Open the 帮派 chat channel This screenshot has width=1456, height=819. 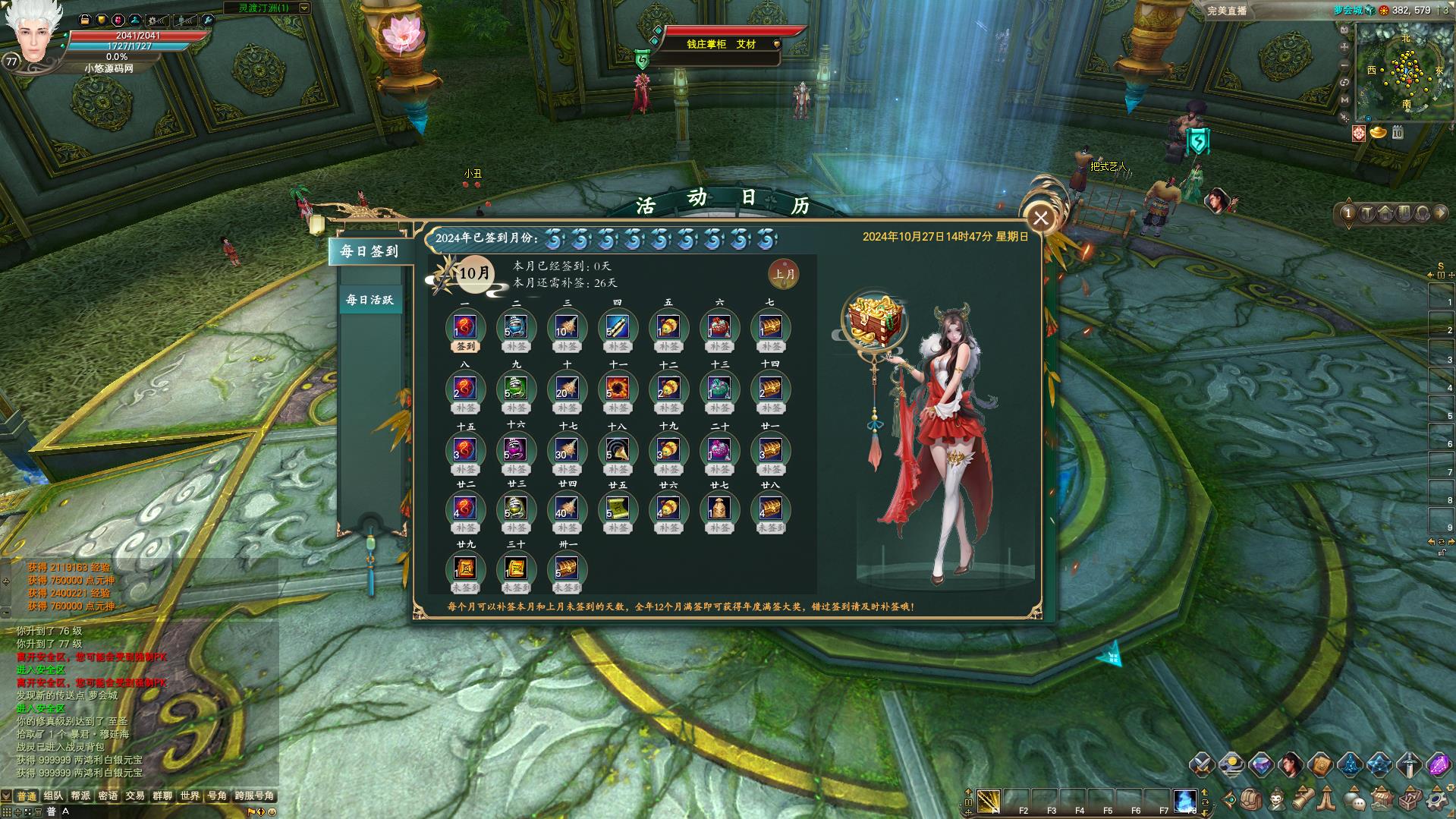(80, 796)
